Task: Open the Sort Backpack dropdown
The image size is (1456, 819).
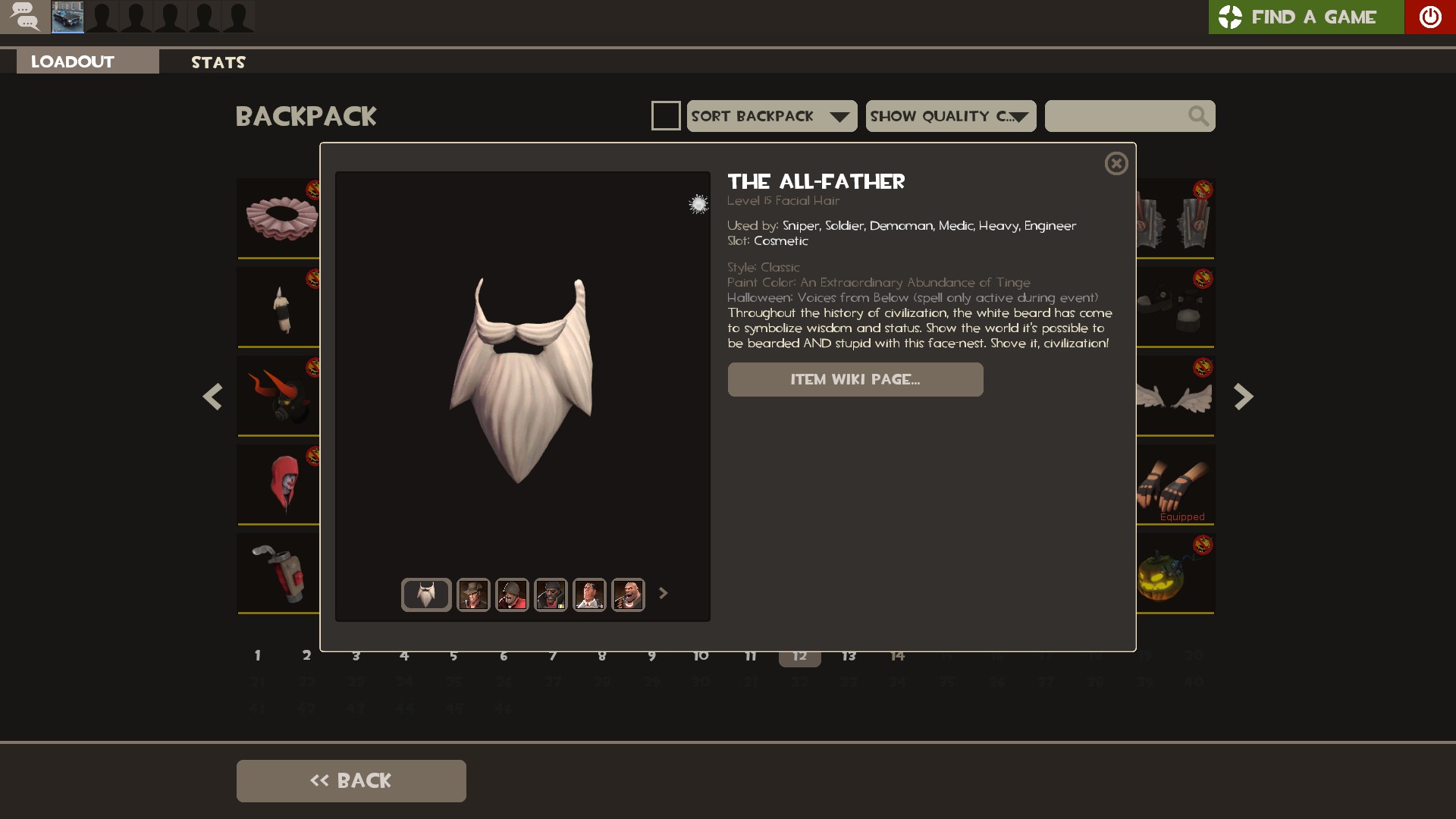Action: click(x=772, y=116)
